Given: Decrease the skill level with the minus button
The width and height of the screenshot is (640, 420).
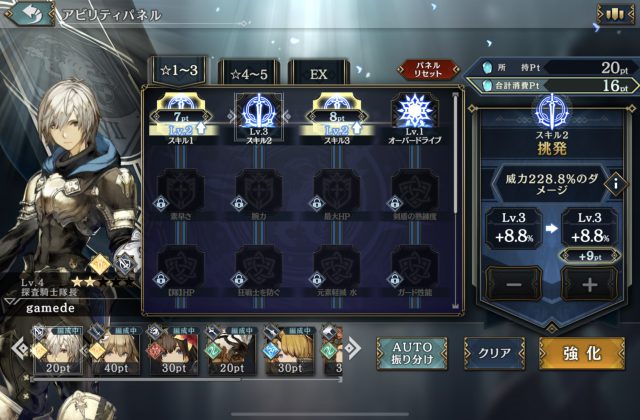Looking at the screenshot, I should (508, 285).
